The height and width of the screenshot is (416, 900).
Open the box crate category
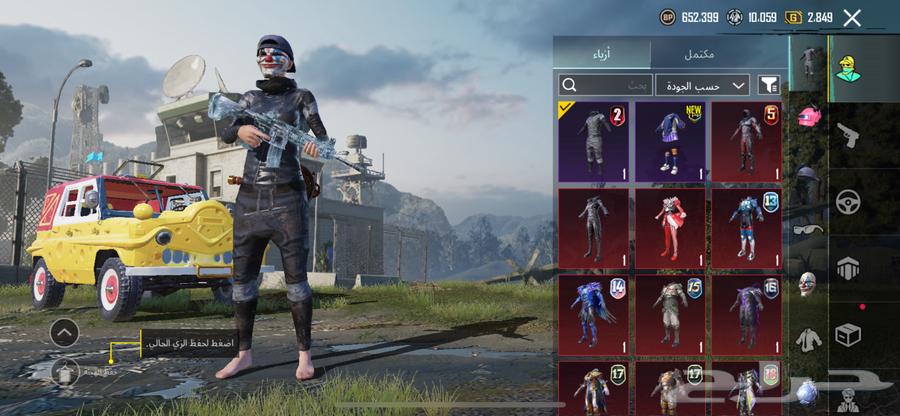coord(849,333)
